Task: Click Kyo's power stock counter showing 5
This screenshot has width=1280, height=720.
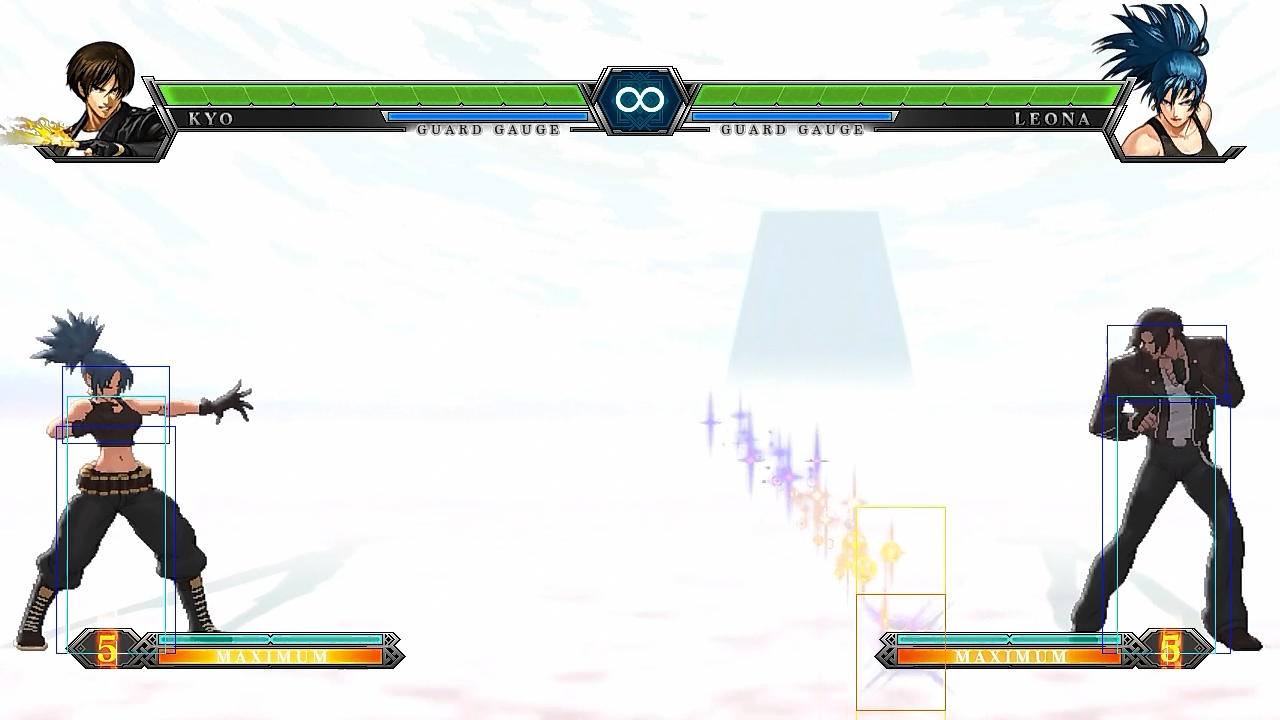Action: click(x=106, y=648)
